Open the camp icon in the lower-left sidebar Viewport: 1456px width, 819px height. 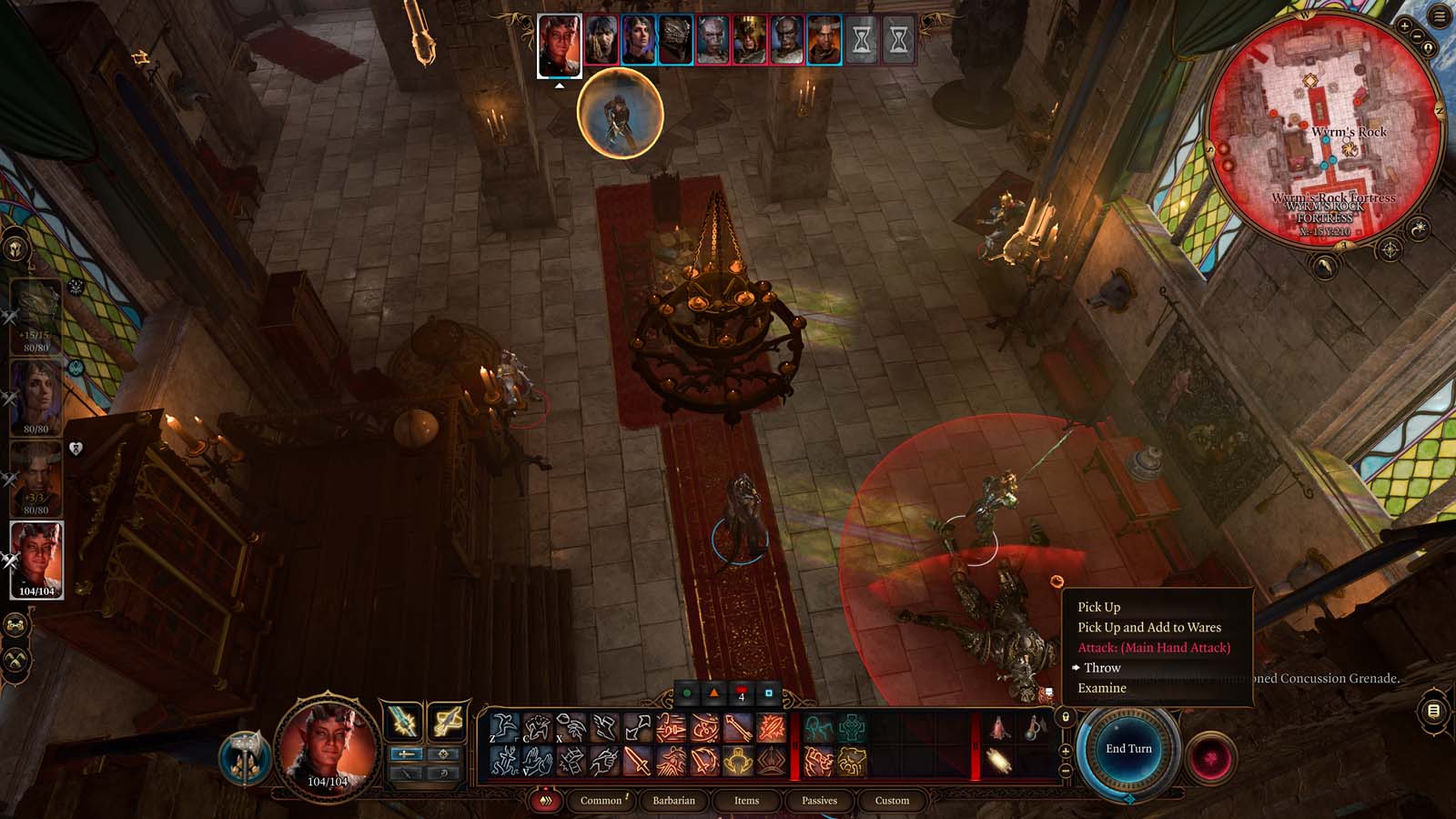(x=15, y=623)
